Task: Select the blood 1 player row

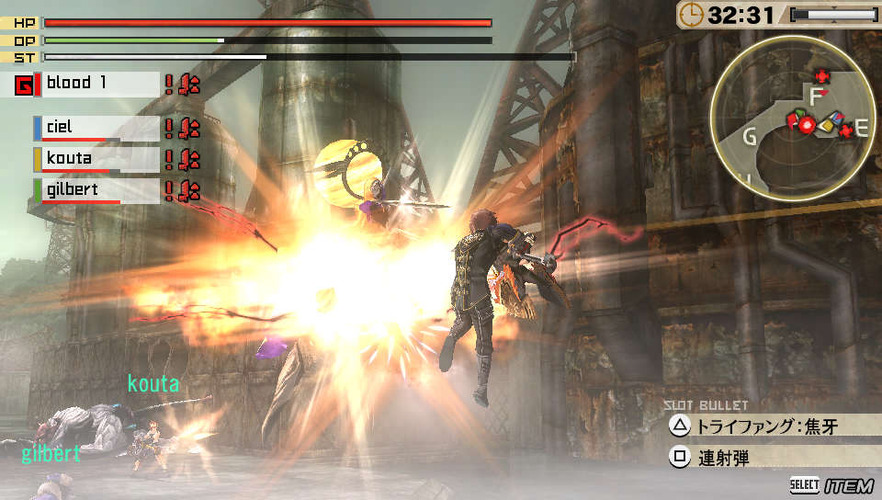Action: pos(98,84)
